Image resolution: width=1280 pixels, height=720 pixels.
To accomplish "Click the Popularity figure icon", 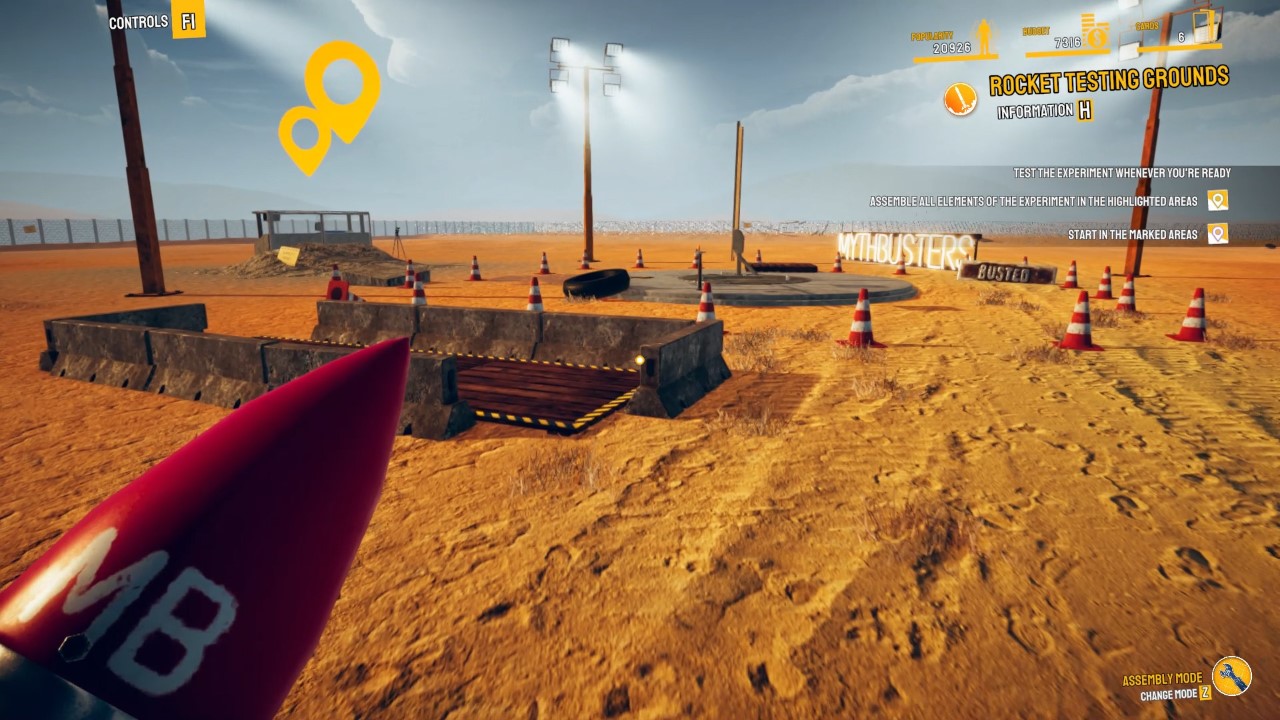I will click(x=984, y=35).
